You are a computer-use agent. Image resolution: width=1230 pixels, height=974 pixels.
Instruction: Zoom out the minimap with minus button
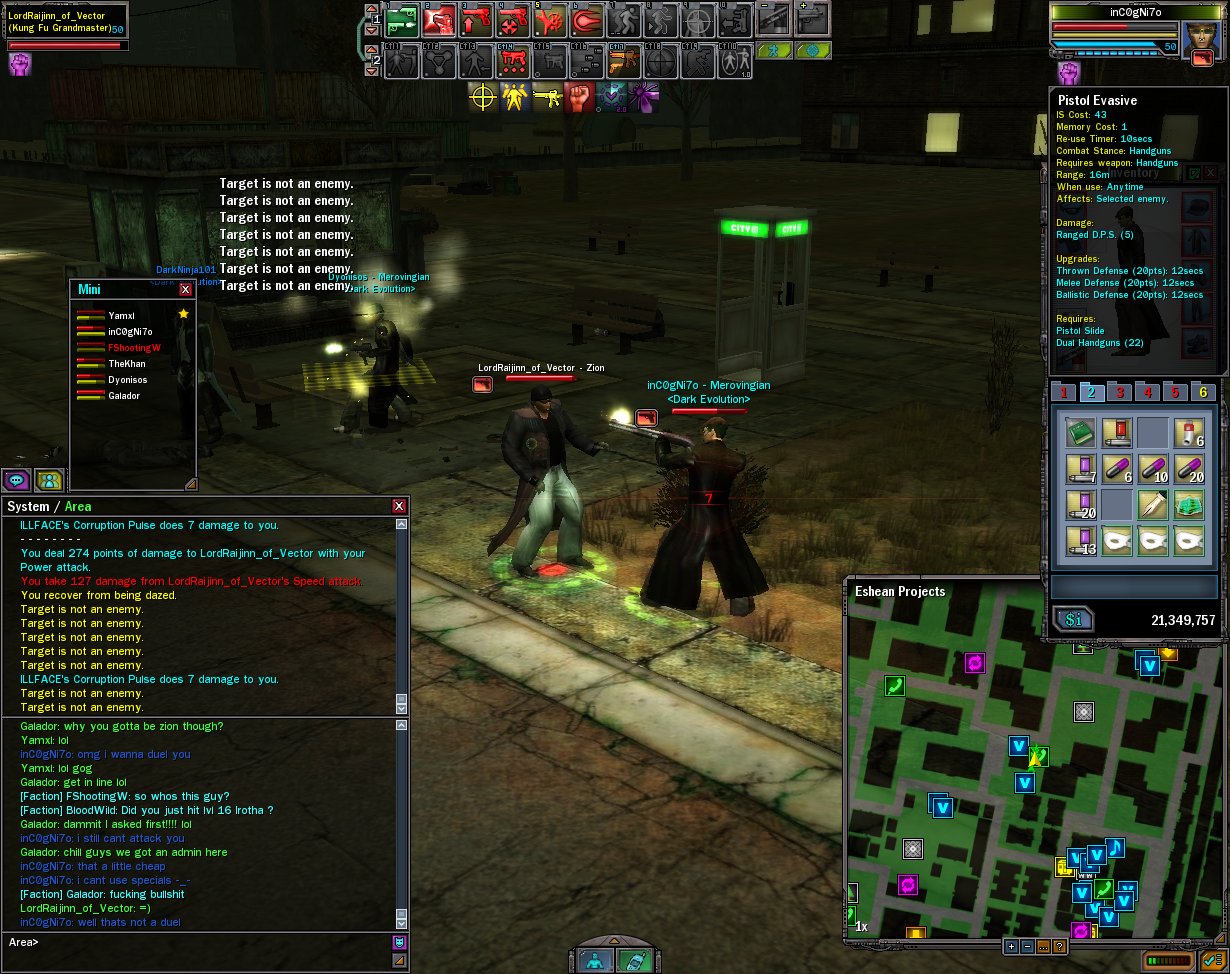click(x=1027, y=946)
